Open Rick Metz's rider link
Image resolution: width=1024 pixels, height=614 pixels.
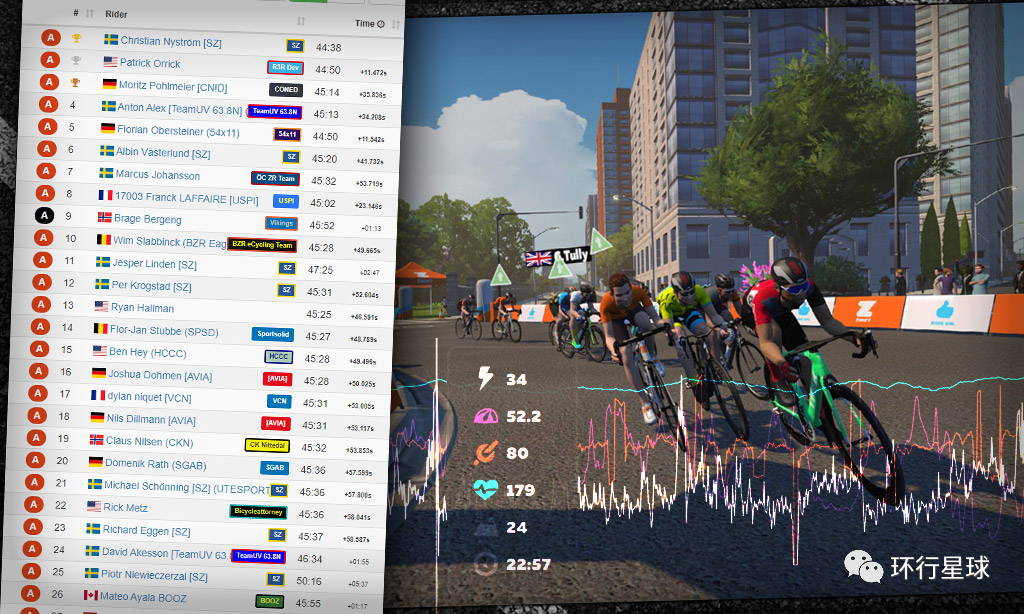coord(127,507)
